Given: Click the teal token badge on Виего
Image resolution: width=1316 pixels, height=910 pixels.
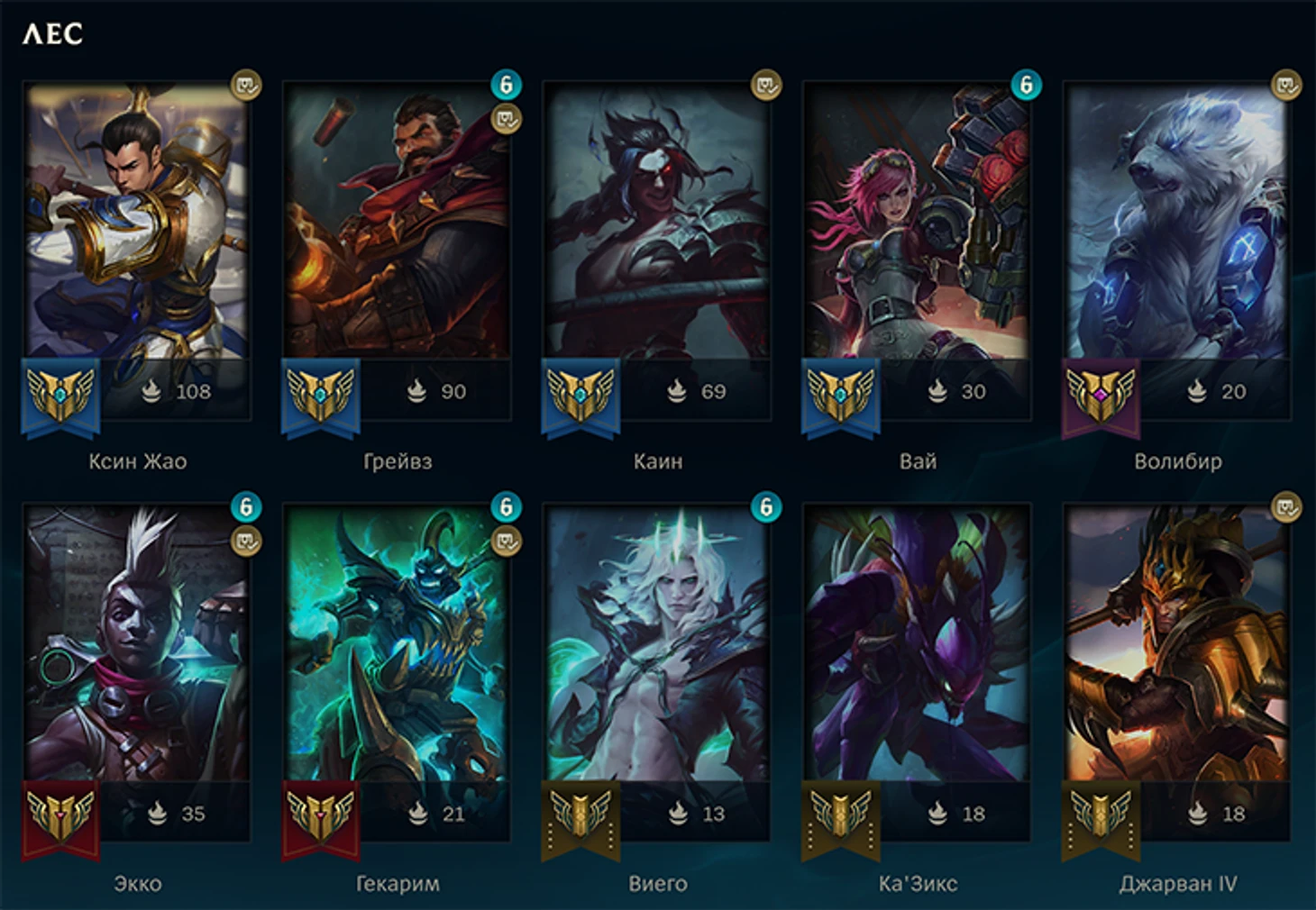Looking at the screenshot, I should tap(766, 507).
